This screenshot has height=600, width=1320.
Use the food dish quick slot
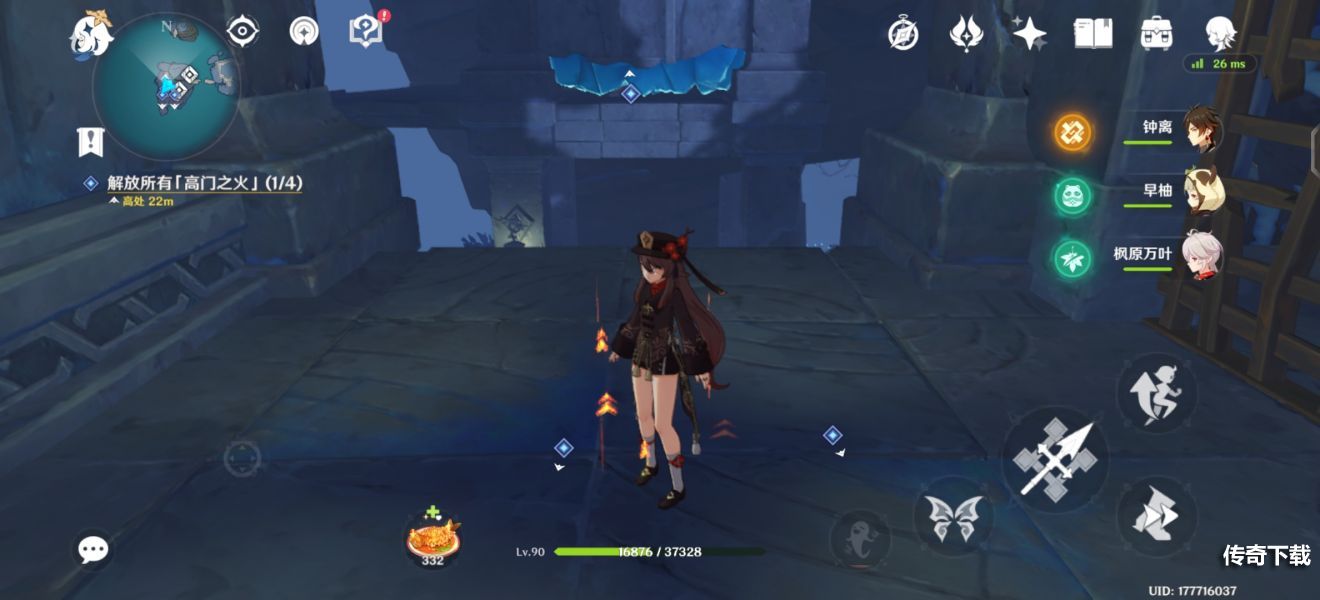point(433,538)
